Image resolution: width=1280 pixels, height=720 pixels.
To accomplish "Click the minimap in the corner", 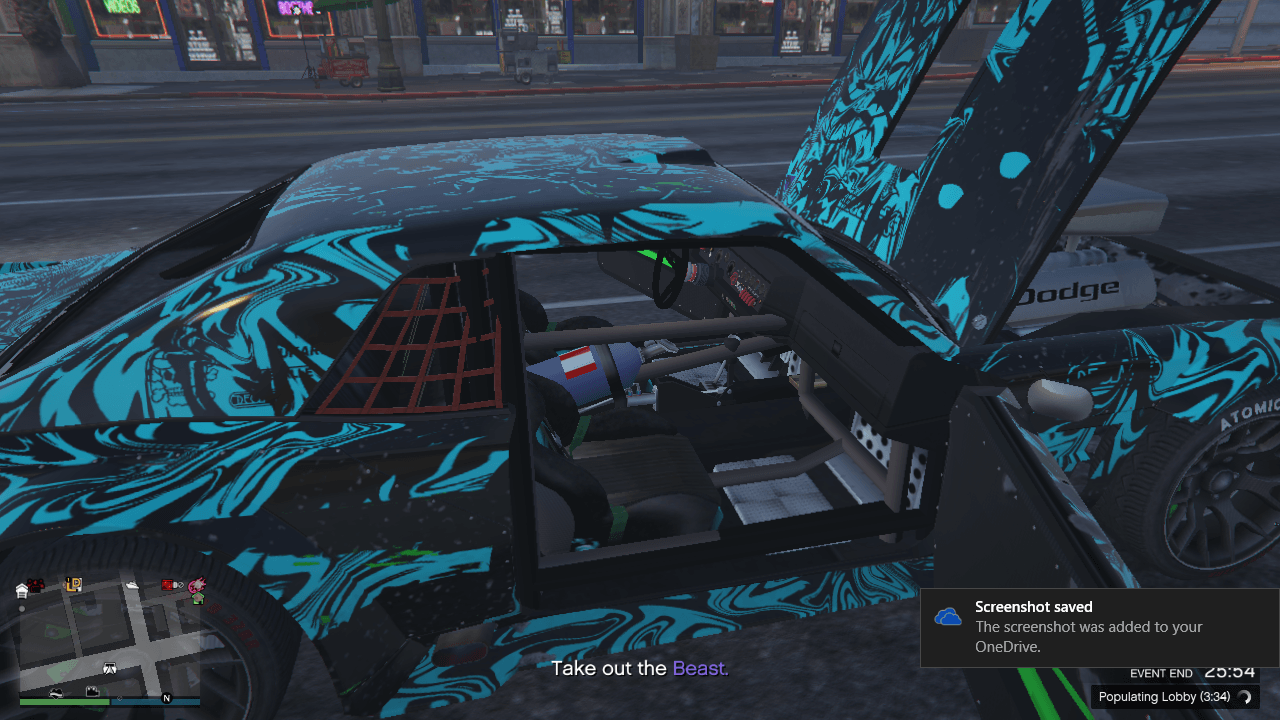I will tap(108, 640).
